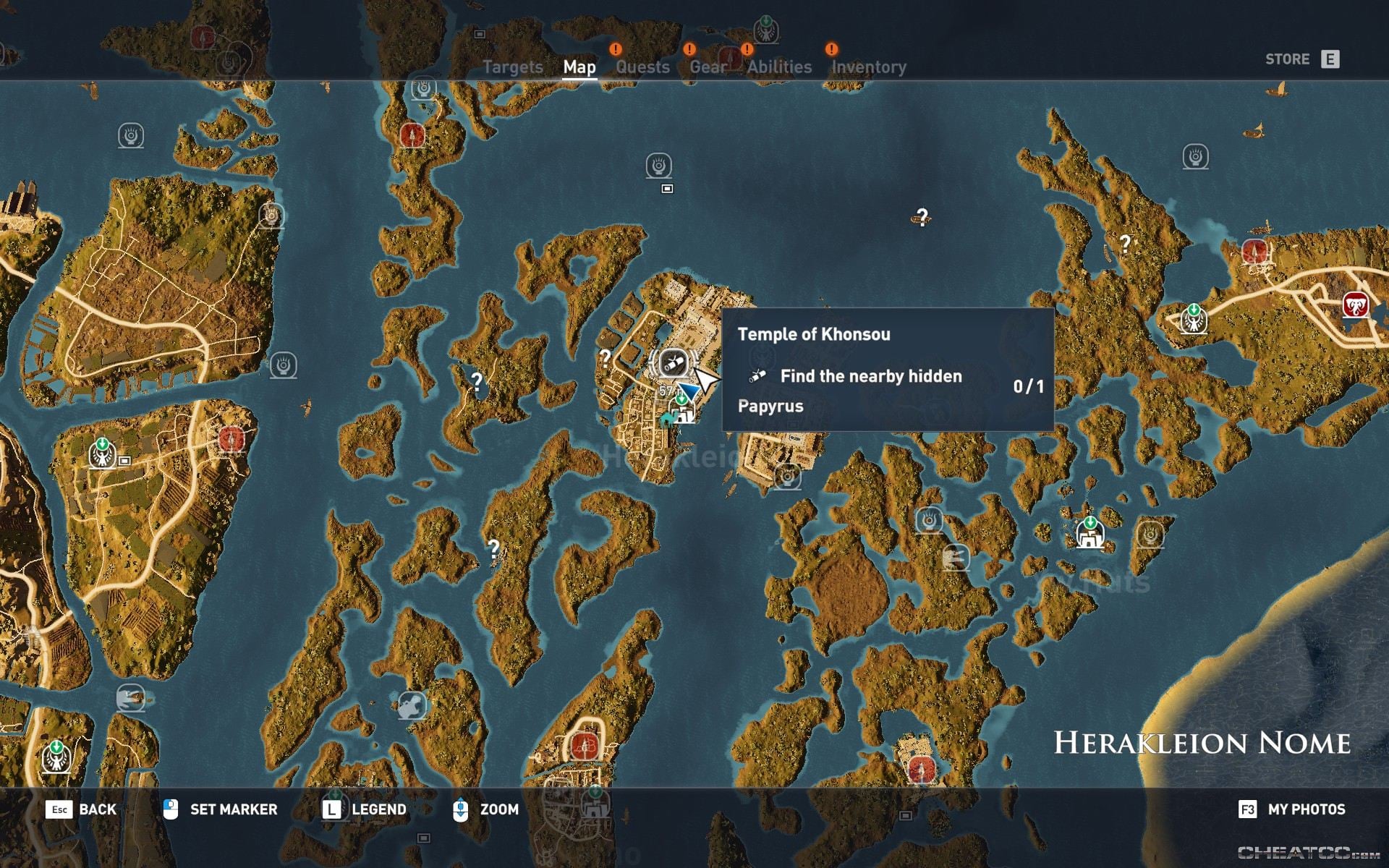Click the question mark near the southern marshes

coord(493,548)
